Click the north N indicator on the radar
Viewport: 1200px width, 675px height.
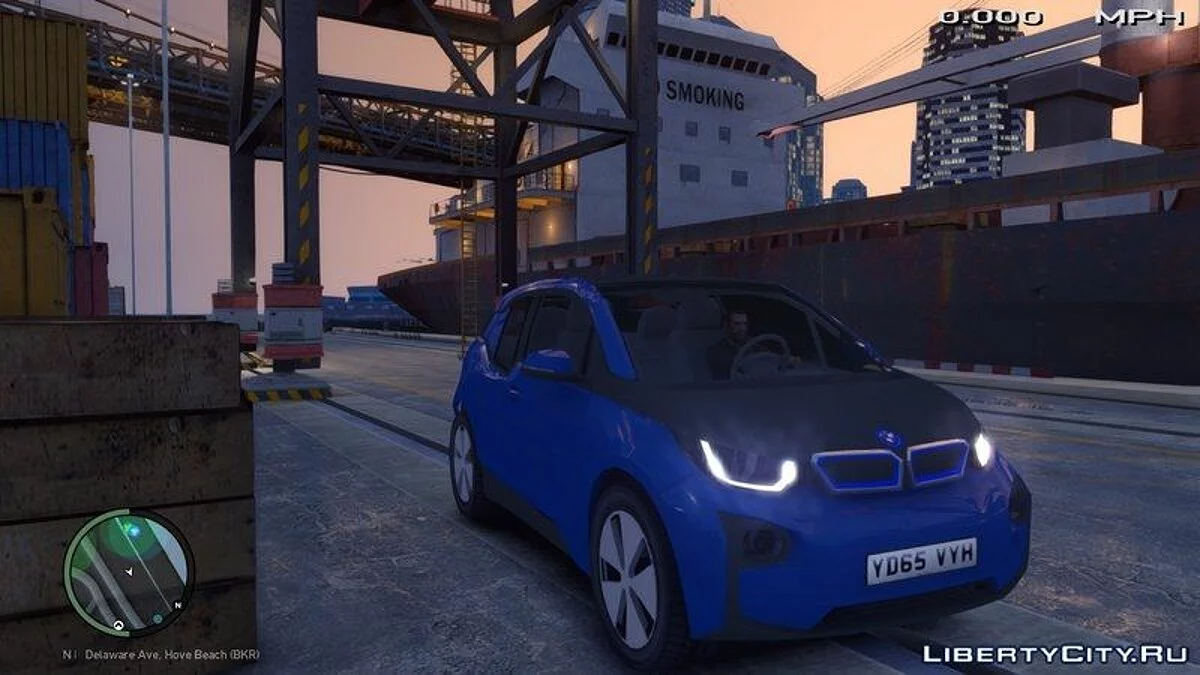pos(177,605)
